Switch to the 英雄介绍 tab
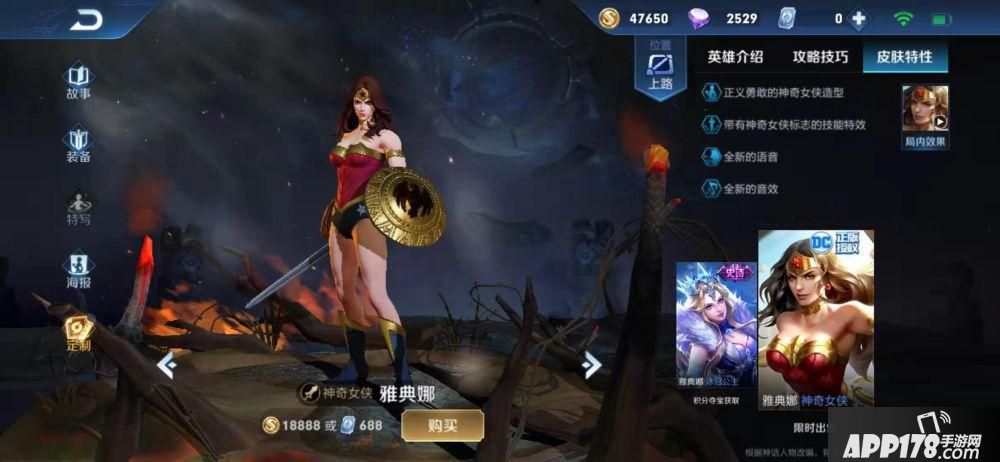 [735, 57]
